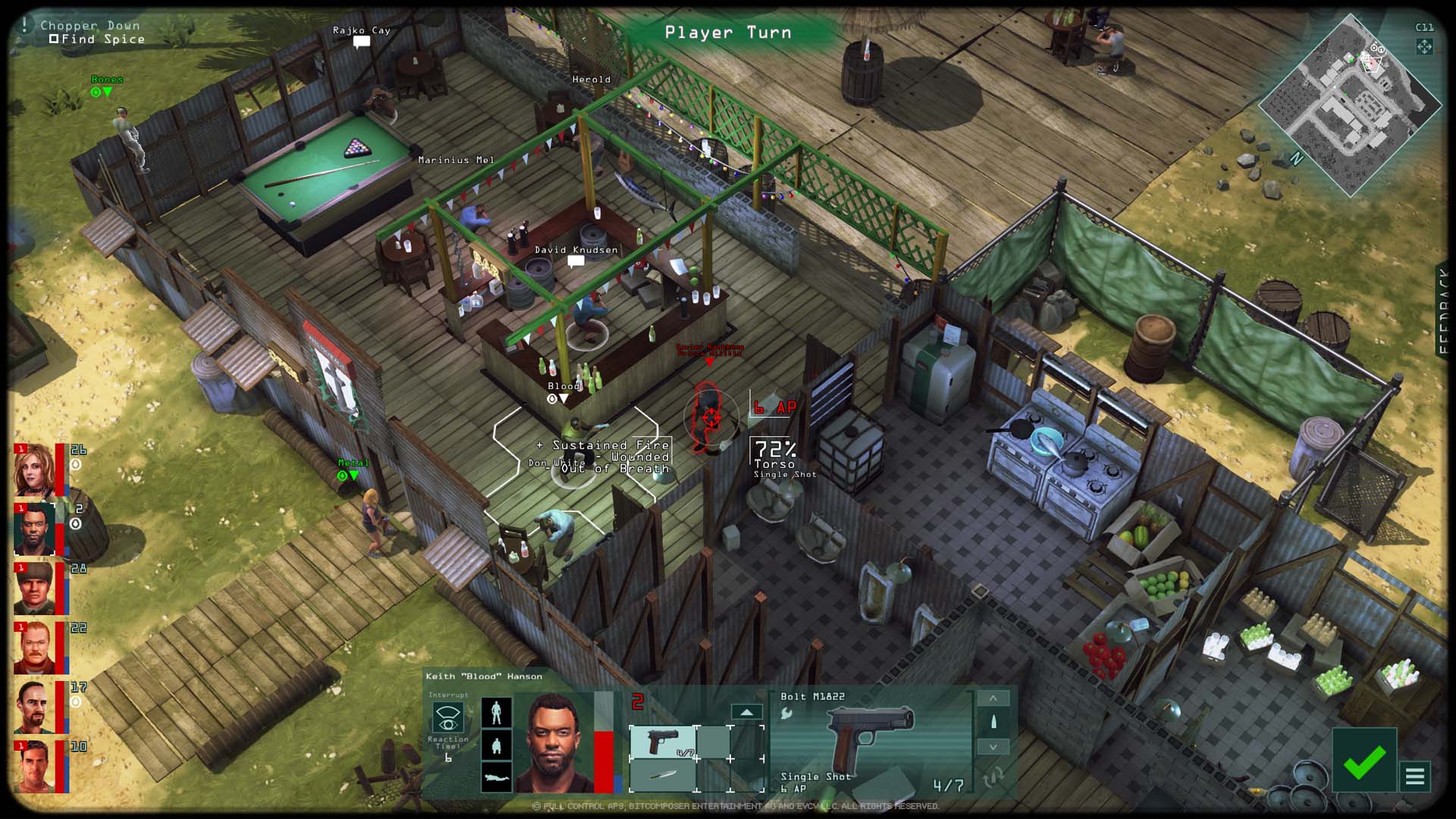The image size is (1456, 819).
Task: End the turn with the green checkmark
Action: (x=1363, y=761)
